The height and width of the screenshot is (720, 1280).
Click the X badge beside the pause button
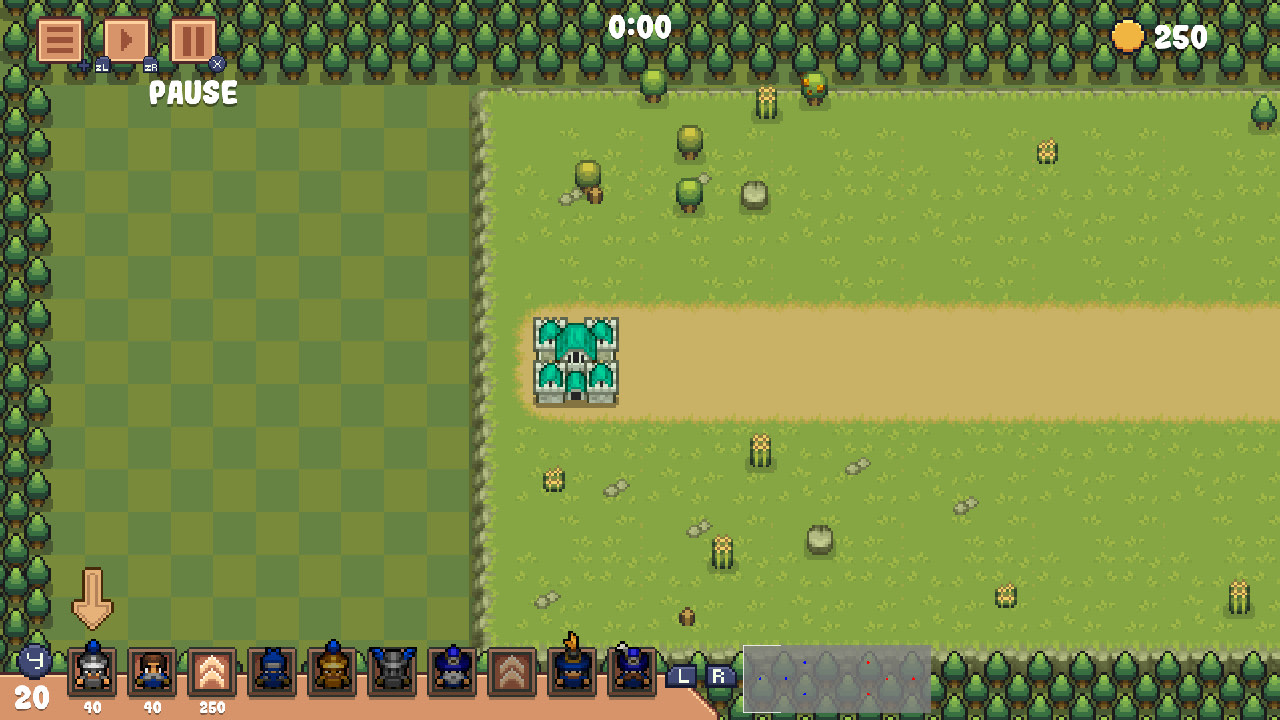216,64
